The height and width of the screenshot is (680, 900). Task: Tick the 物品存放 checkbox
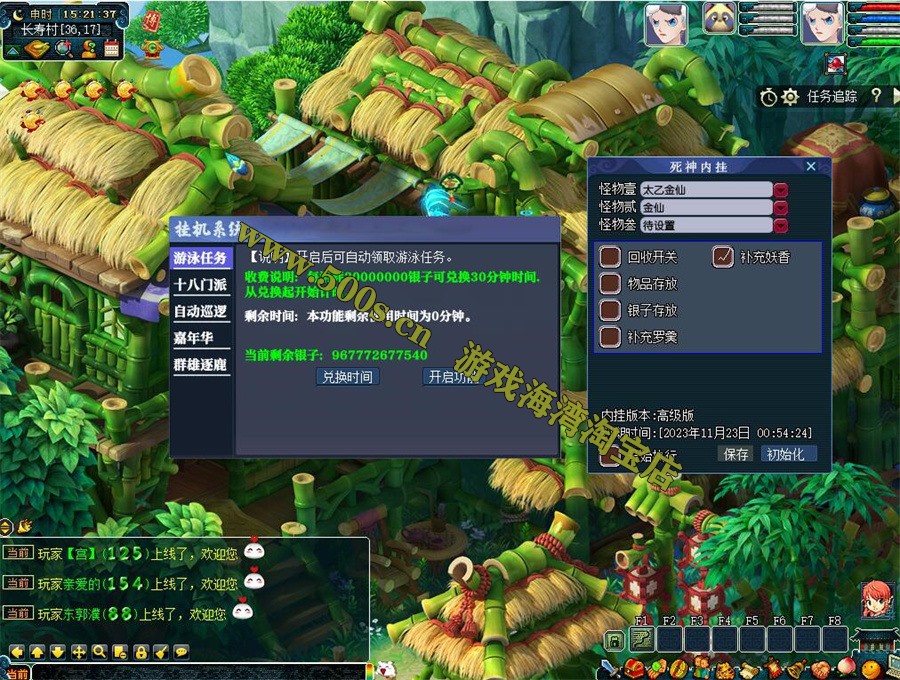(610, 284)
